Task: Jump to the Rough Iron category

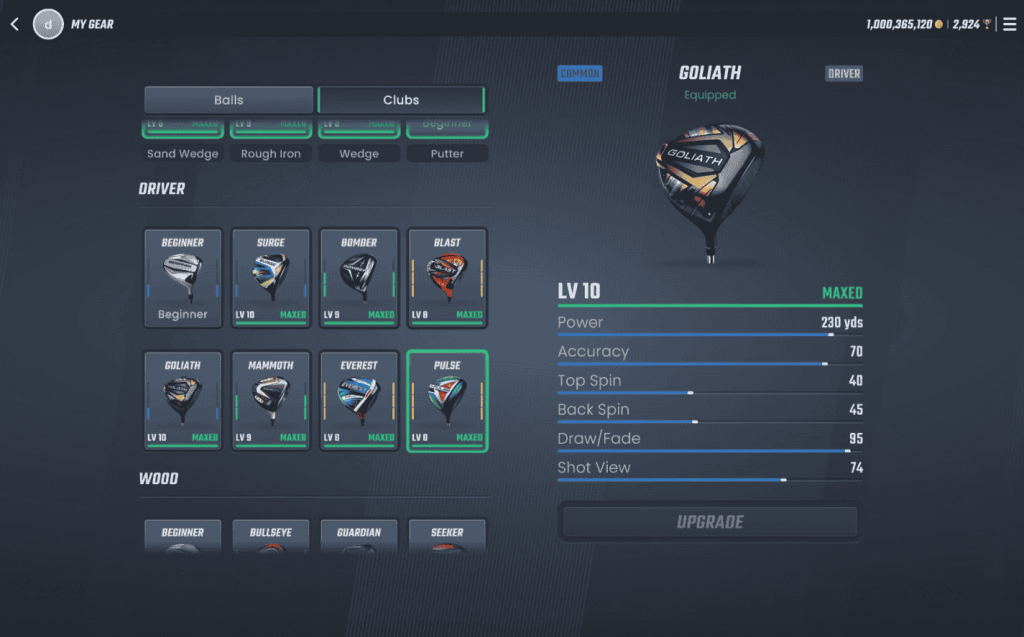Action: [271, 154]
